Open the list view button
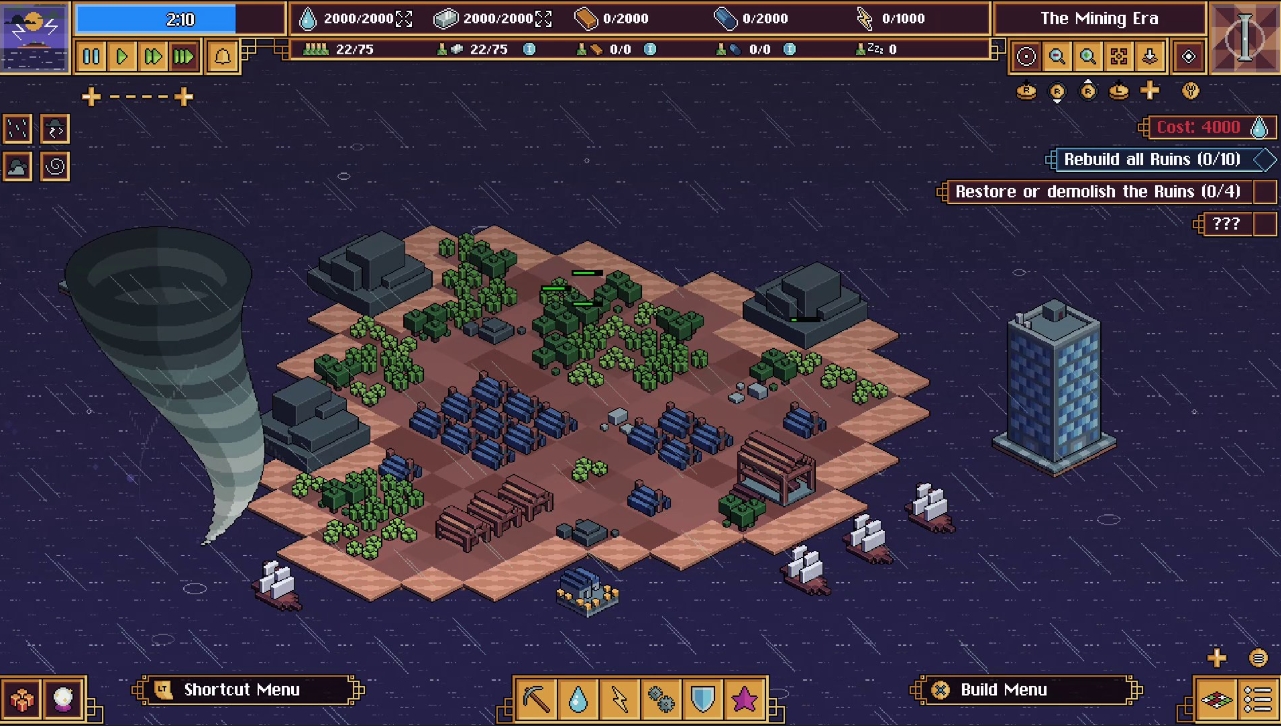This screenshot has height=726, width=1281. [1258, 698]
